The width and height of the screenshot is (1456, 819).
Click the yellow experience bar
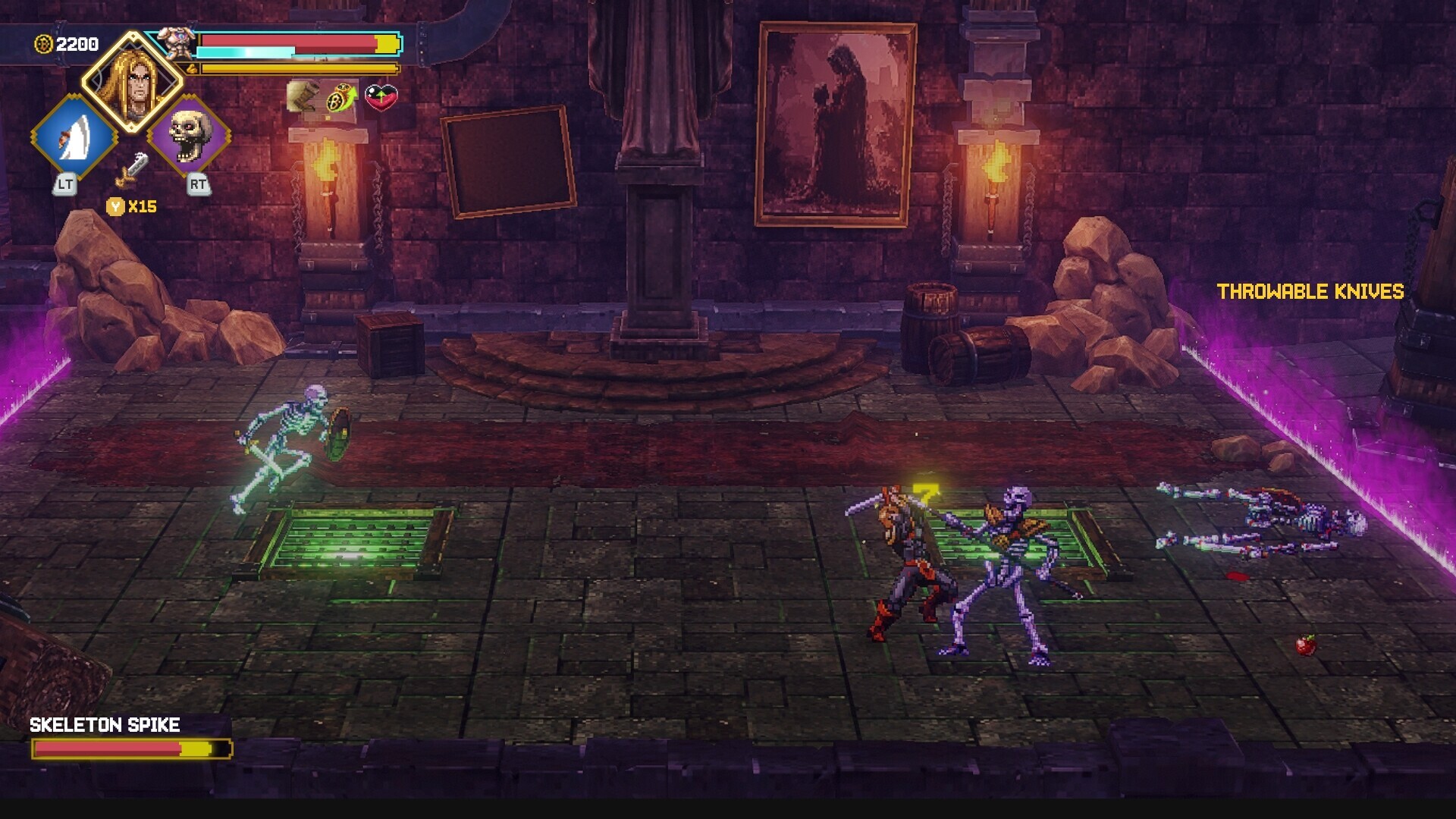(x=296, y=68)
